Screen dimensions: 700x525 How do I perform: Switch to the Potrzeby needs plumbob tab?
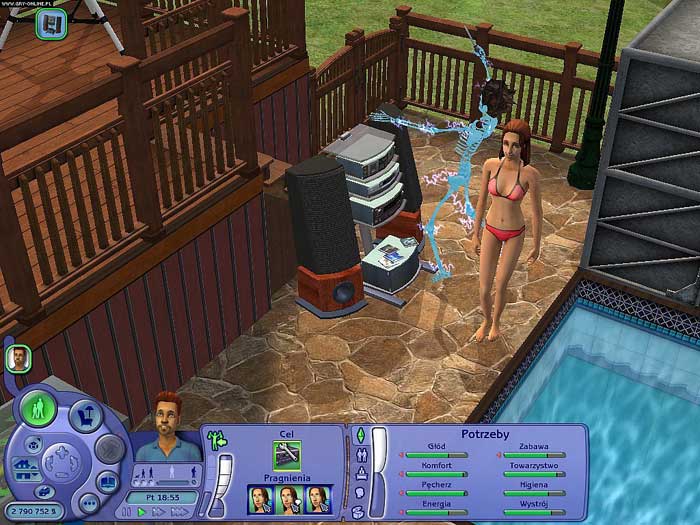(361, 436)
